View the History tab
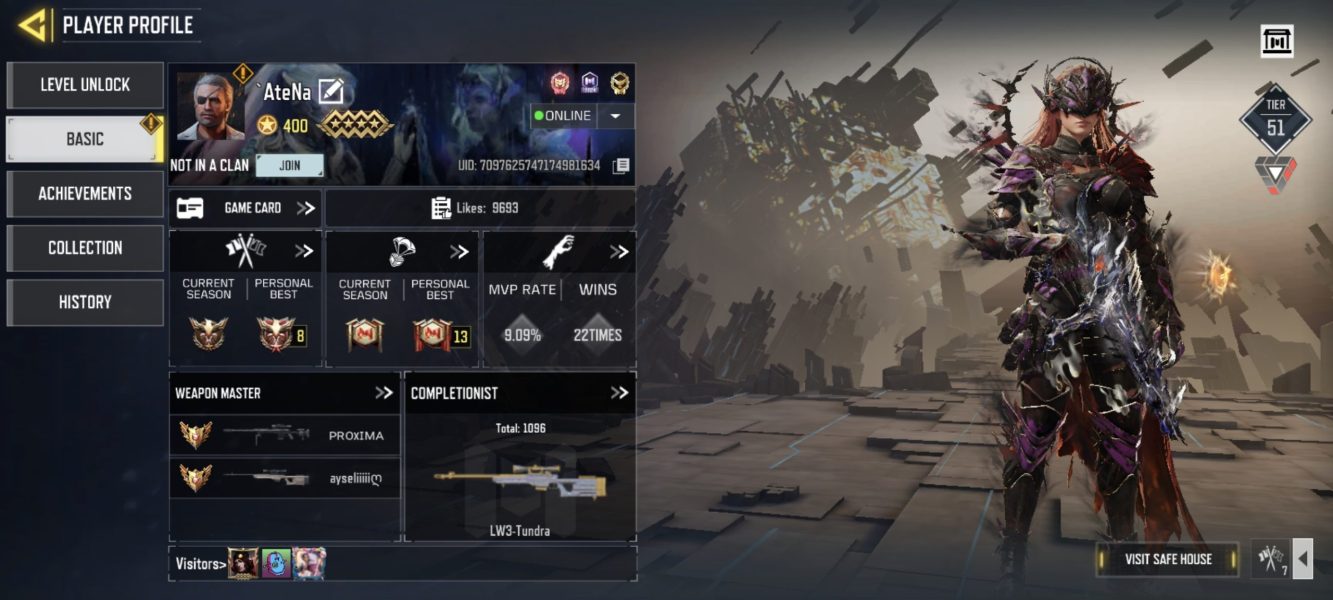 point(85,301)
